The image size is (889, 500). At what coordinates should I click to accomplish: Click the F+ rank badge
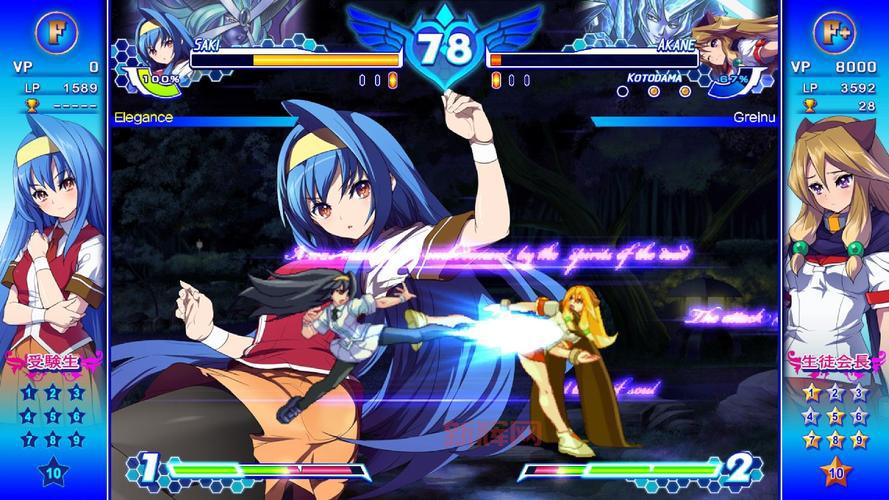[x=834, y=30]
